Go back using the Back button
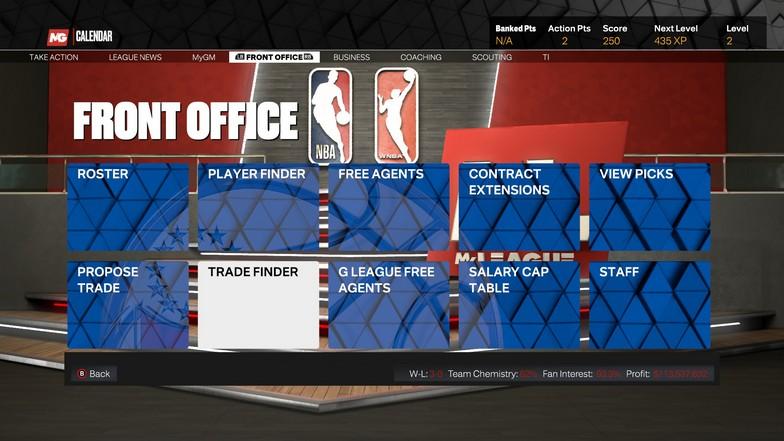This screenshot has width=784, height=441. coord(93,374)
